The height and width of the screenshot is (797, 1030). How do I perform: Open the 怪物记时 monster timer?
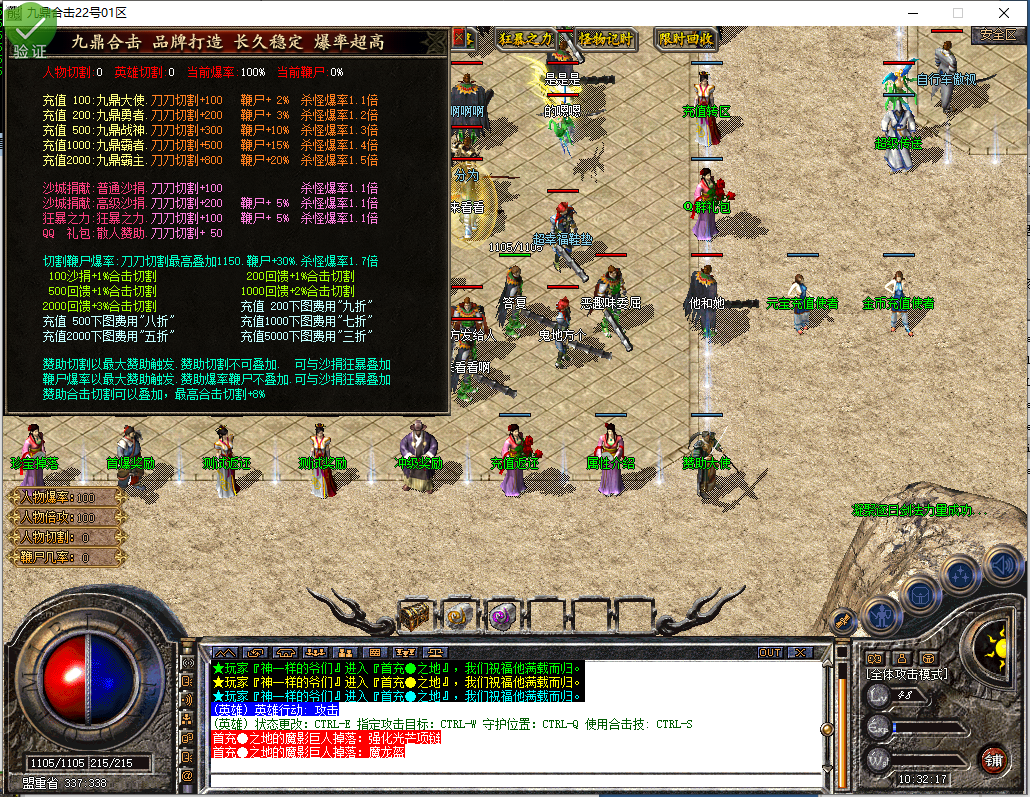(606, 39)
